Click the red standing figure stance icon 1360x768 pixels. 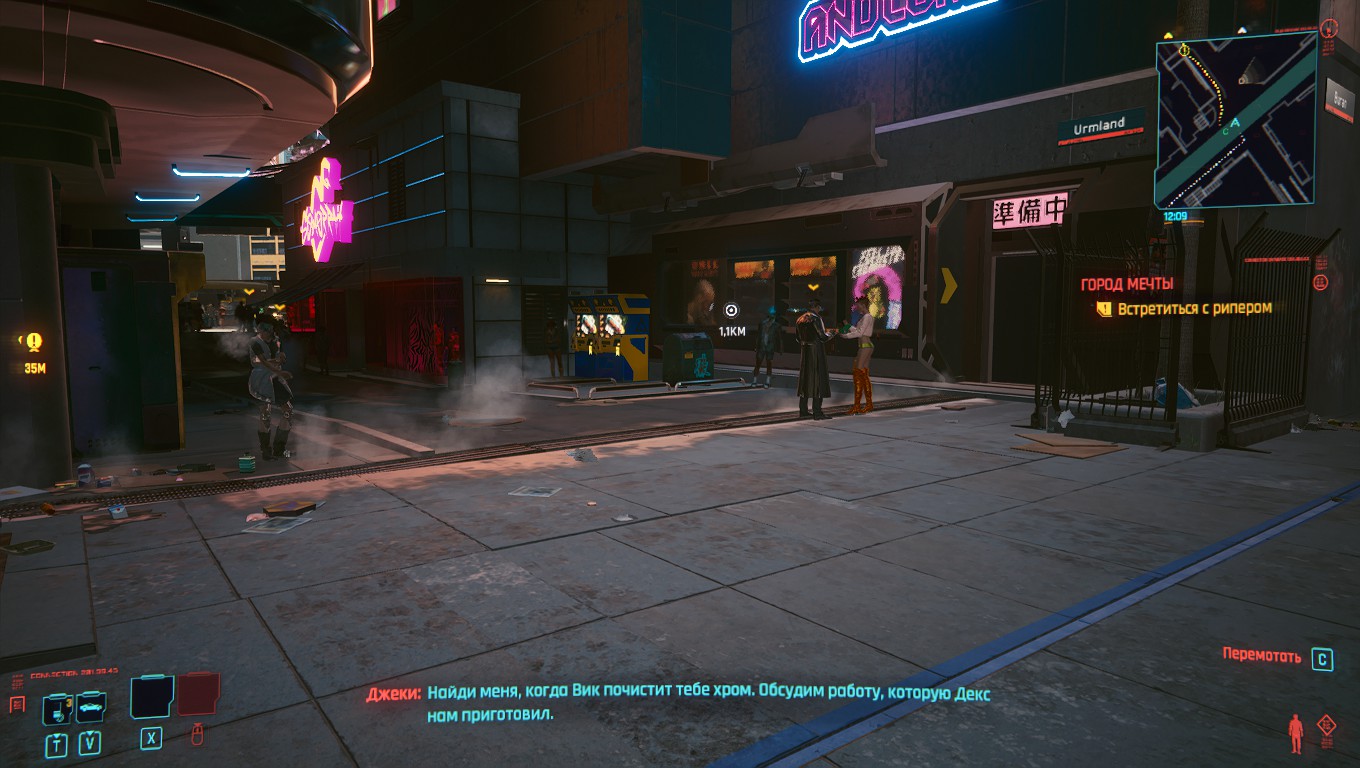point(1296,733)
